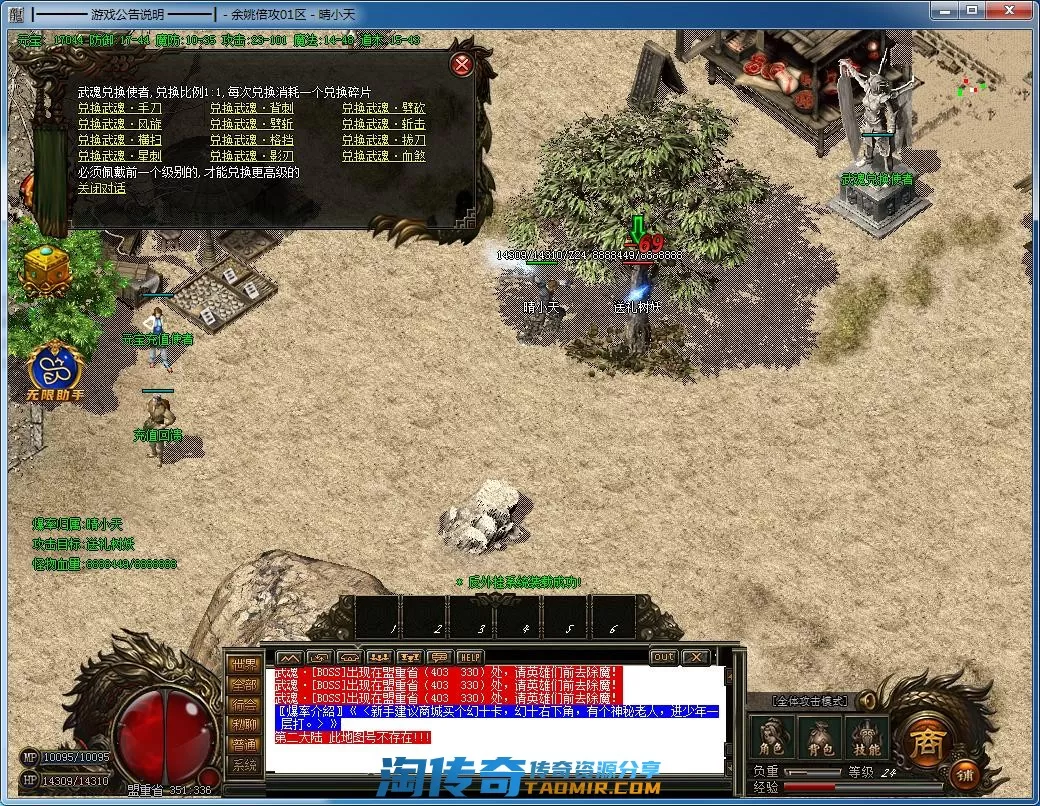Image resolution: width=1040 pixels, height=806 pixels.
Task: Switch chat to the 世界 channel
Action: 243,666
